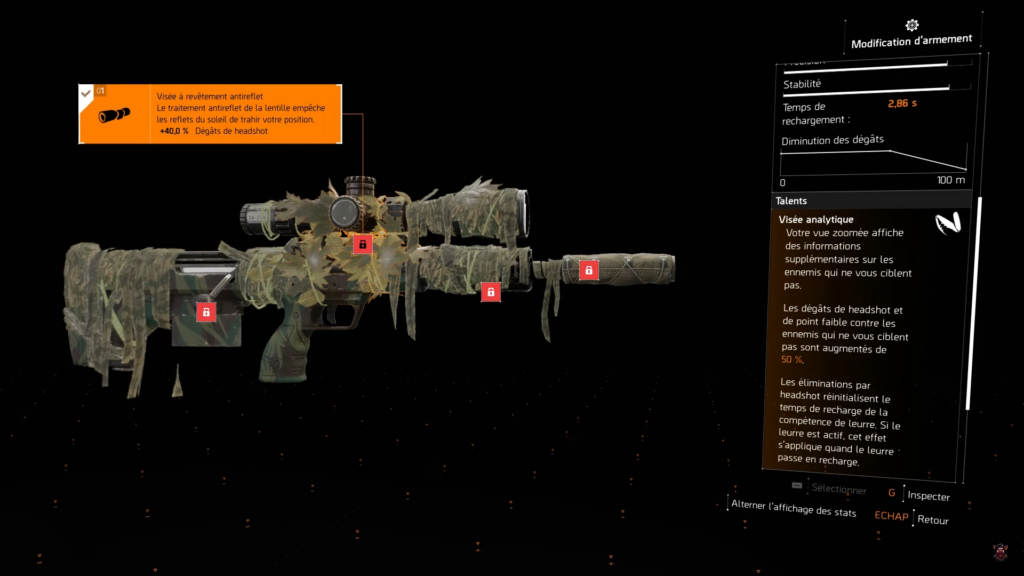Select the locked muzzle suppressor slot

click(x=589, y=270)
